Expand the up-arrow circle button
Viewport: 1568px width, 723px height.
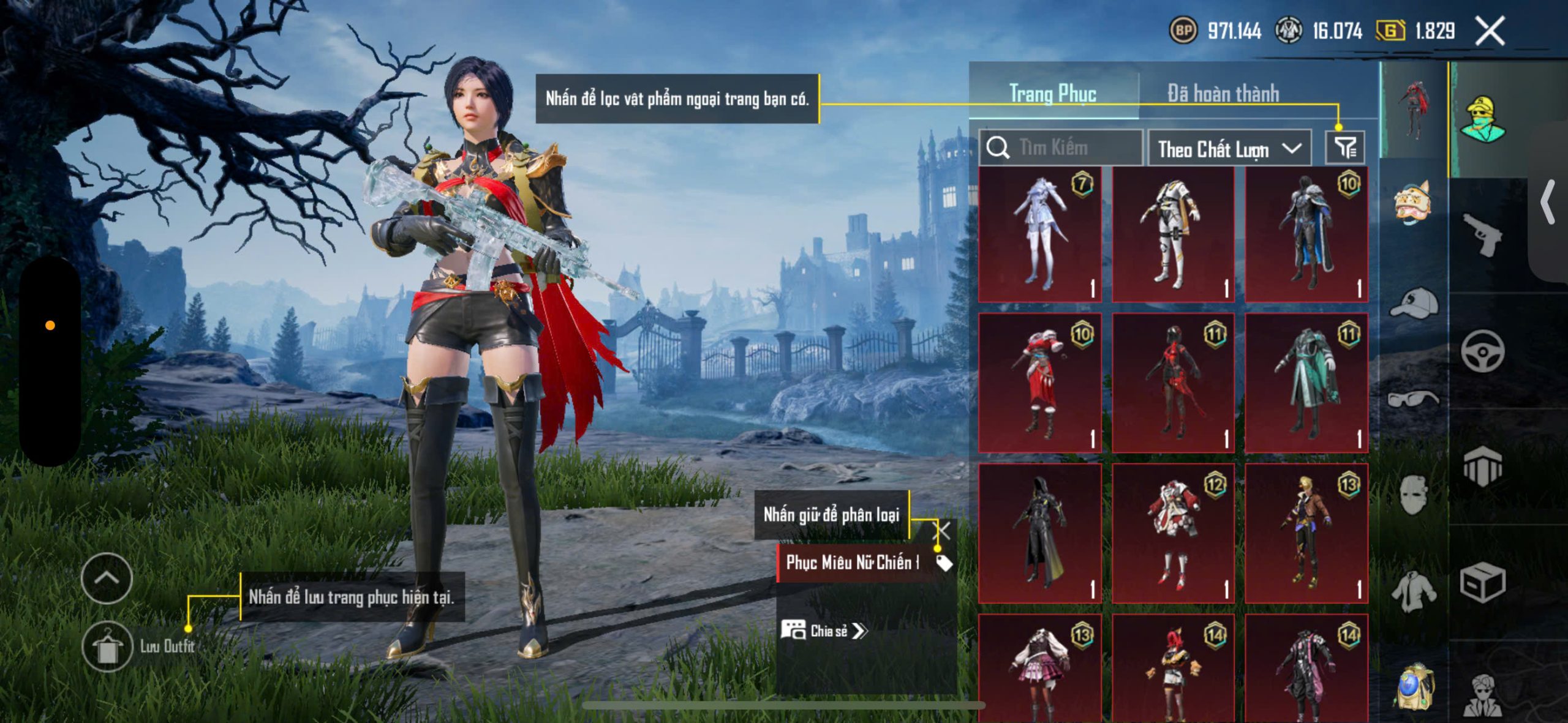pos(107,579)
